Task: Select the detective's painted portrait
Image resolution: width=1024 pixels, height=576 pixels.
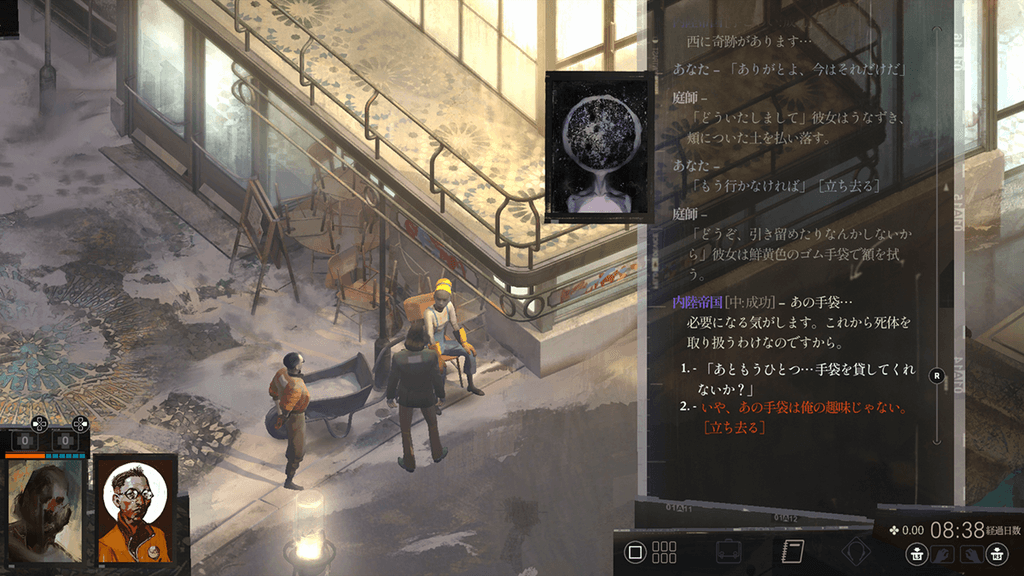Action: pos(44,510)
